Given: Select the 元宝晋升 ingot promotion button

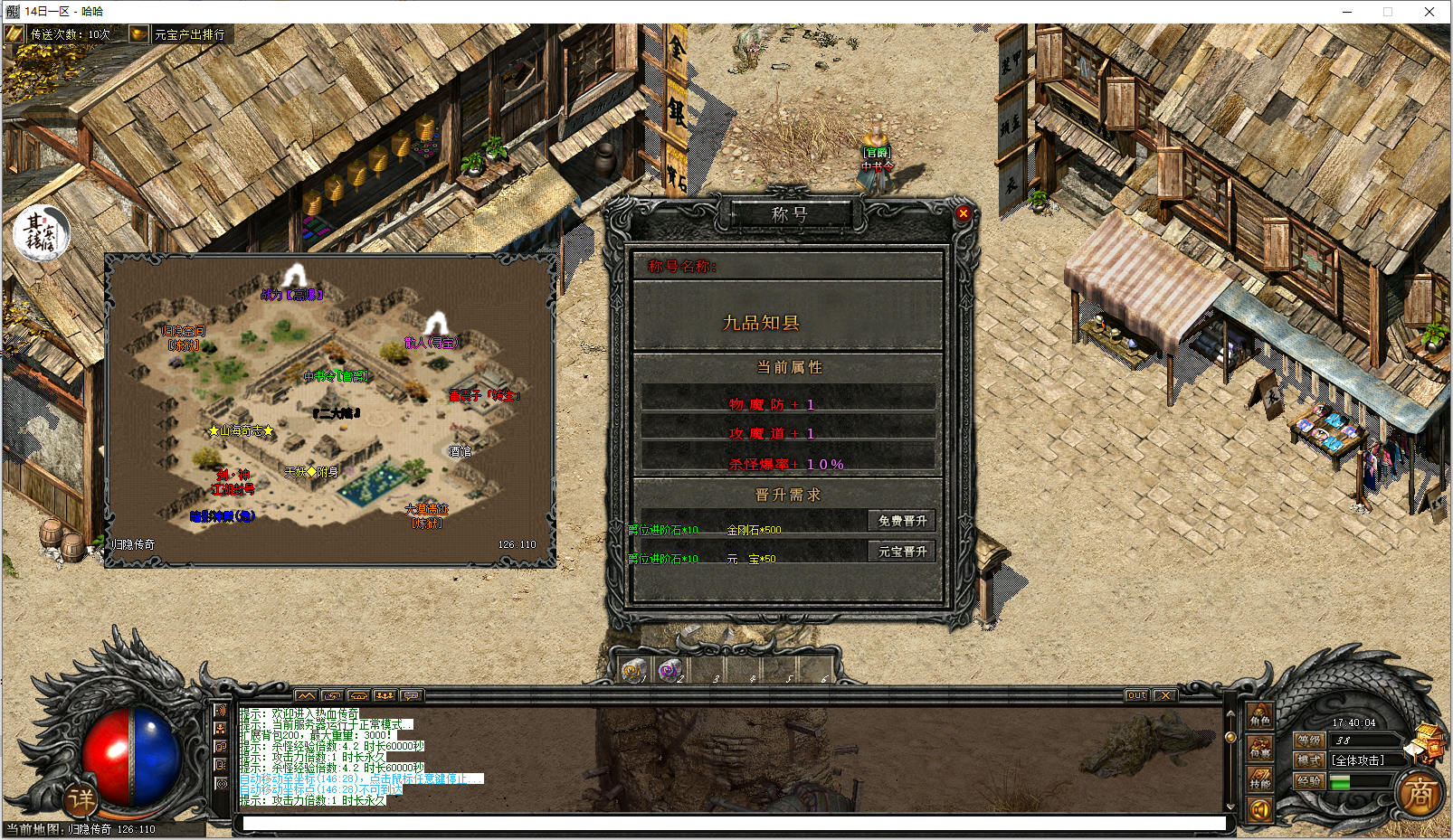Looking at the screenshot, I should 902,552.
